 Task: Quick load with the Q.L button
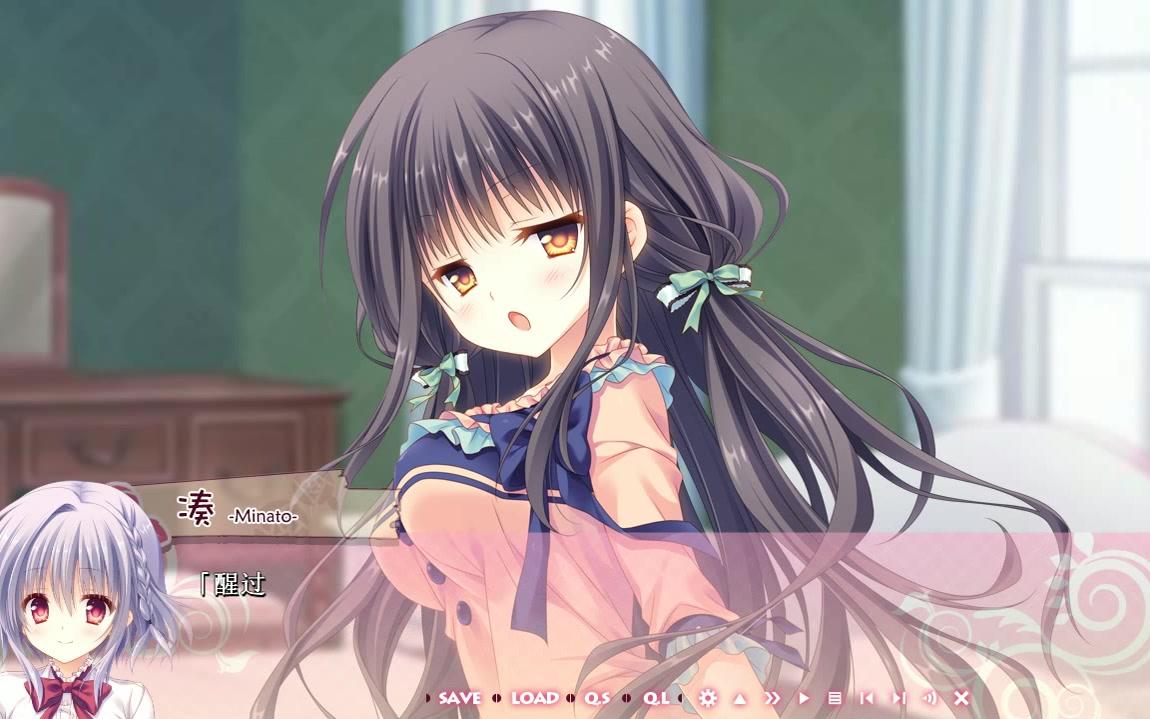coord(656,698)
